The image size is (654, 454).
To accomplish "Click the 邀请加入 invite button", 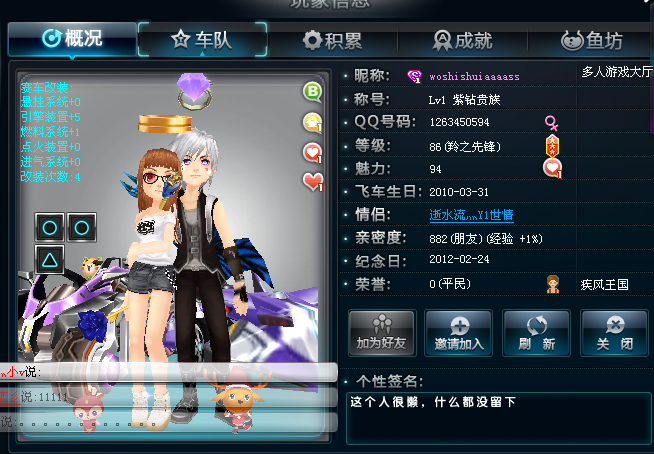I will tap(458, 332).
